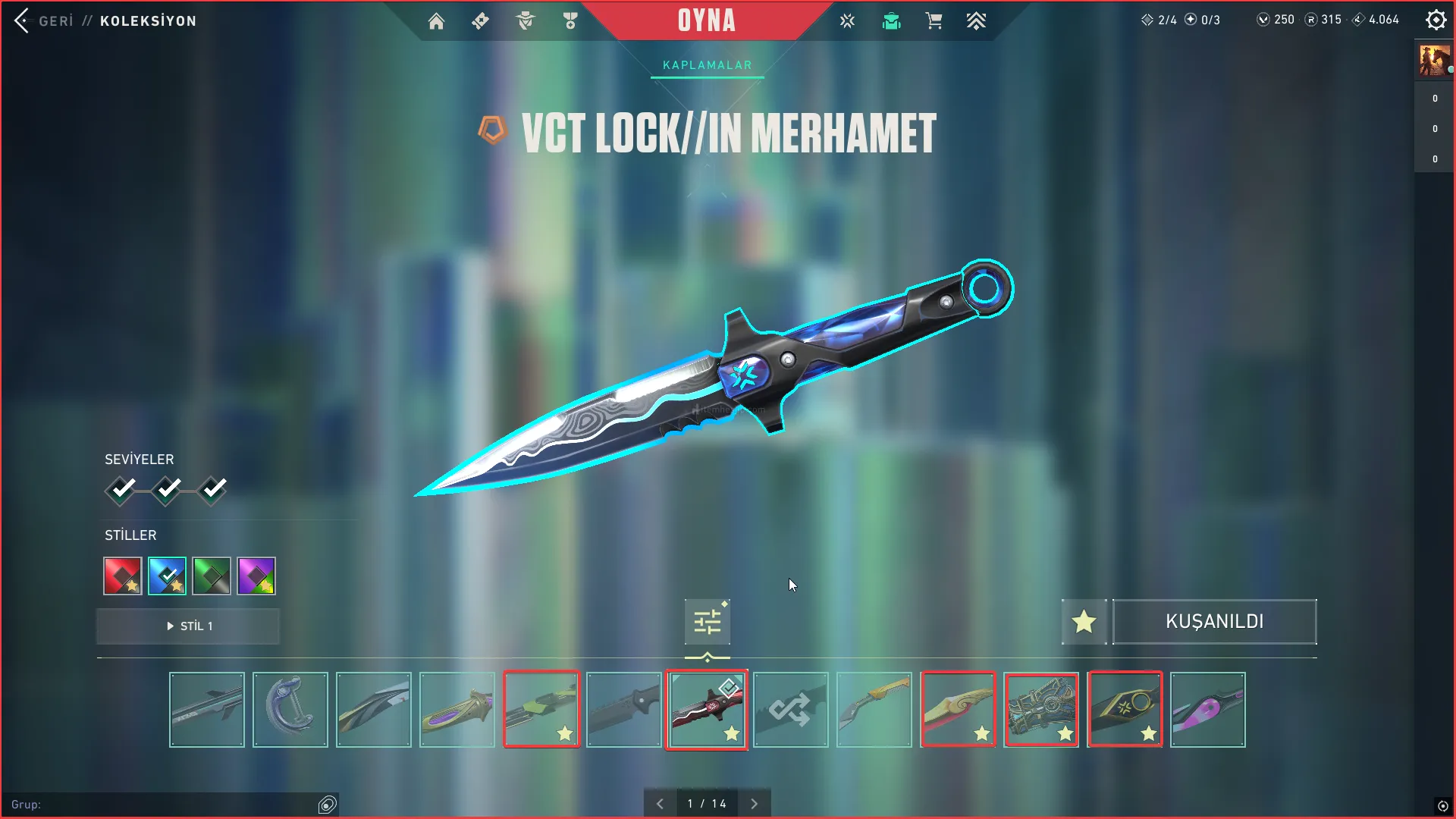This screenshot has height=819, width=1456.
Task: Choose the blue curved karambit skin thumbnail
Action: click(x=290, y=710)
